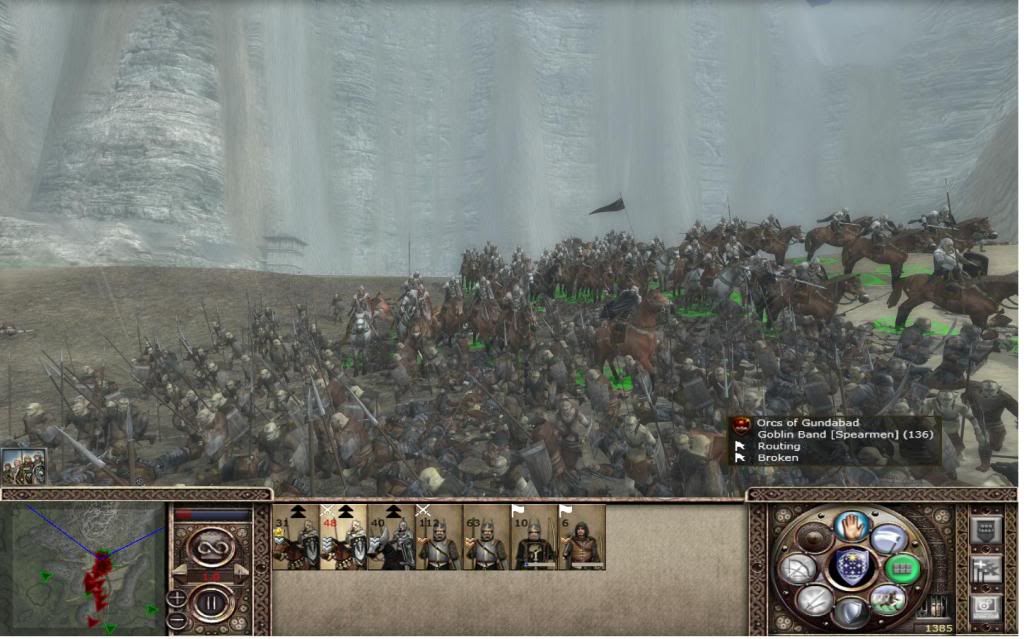Toggle the green group formation button
Image resolution: width=1024 pixels, height=639 pixels.
coord(903,569)
